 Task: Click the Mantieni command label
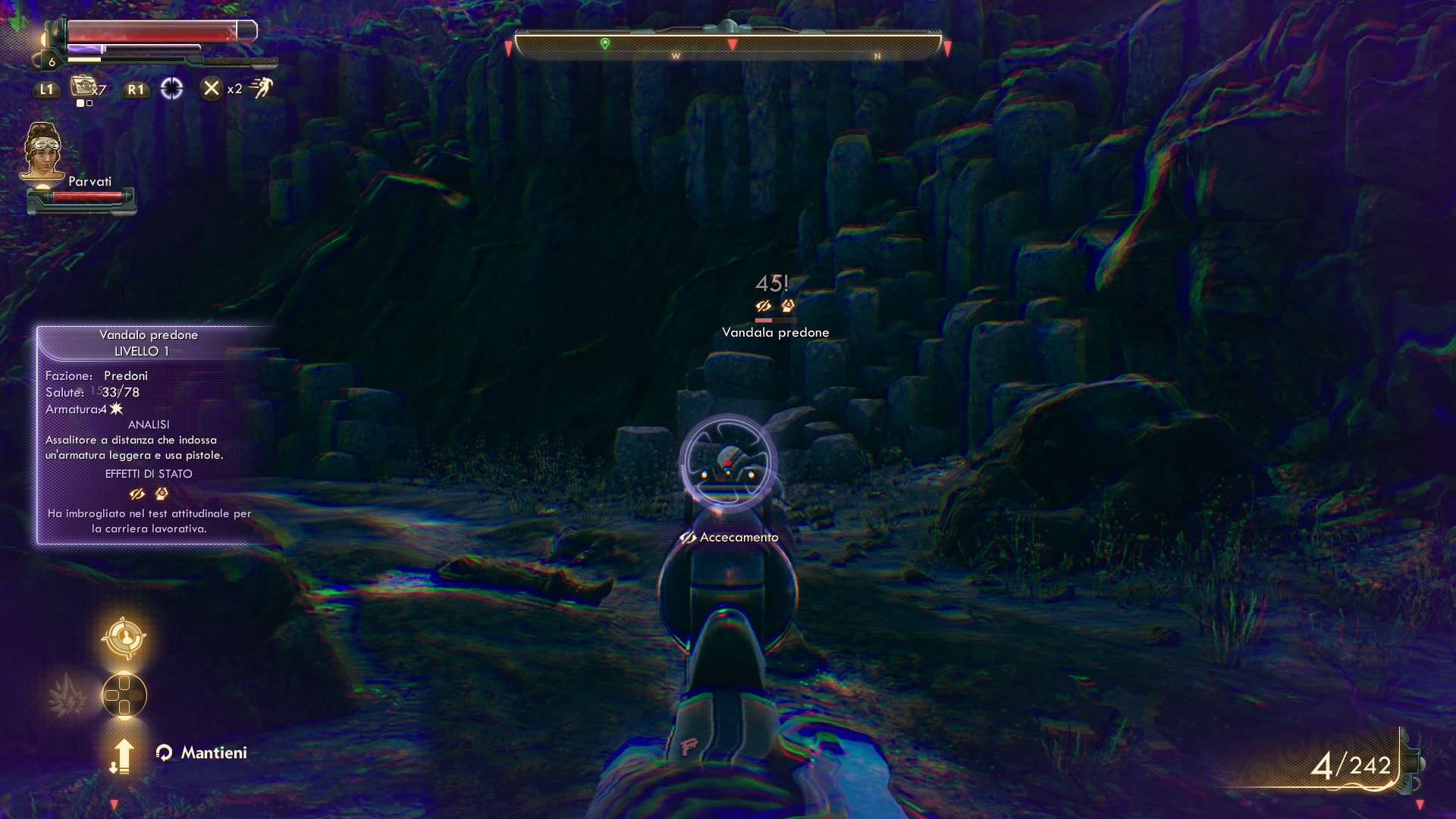click(x=214, y=753)
